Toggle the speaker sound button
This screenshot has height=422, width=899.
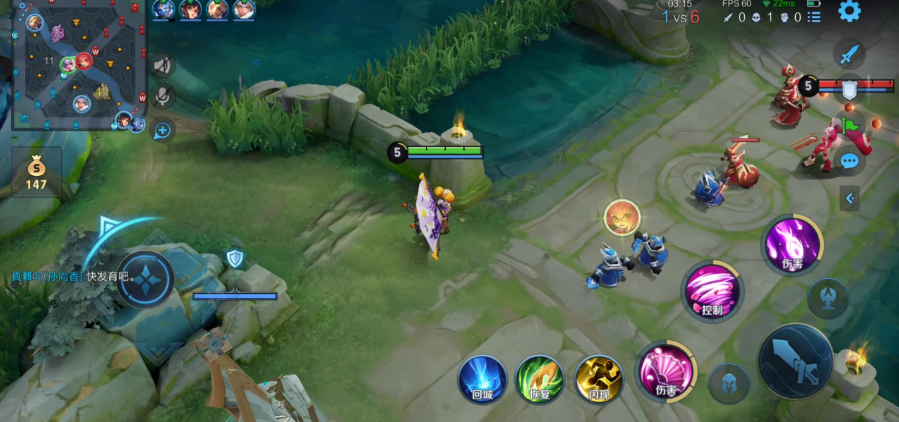[x=162, y=66]
